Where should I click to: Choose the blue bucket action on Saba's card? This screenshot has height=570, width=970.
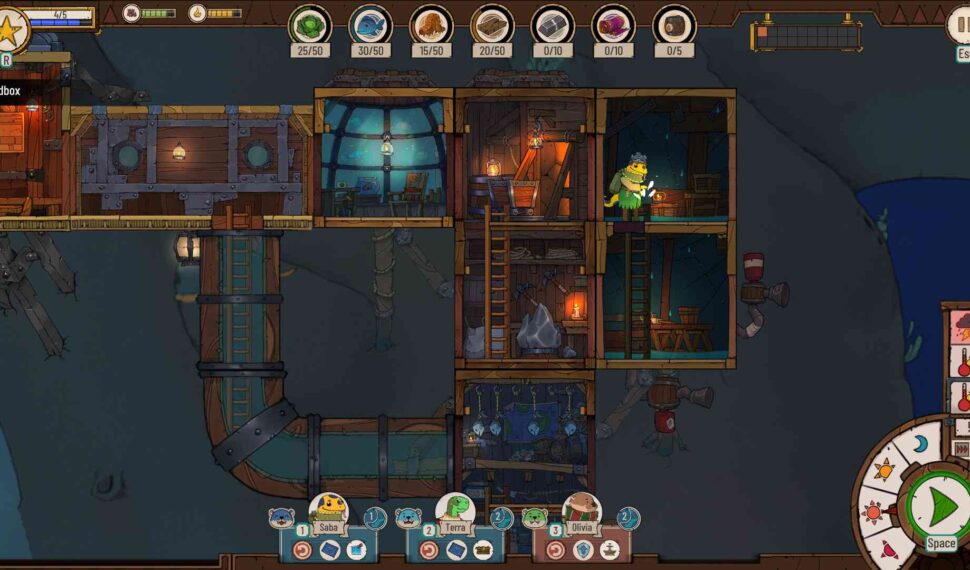[x=355, y=549]
